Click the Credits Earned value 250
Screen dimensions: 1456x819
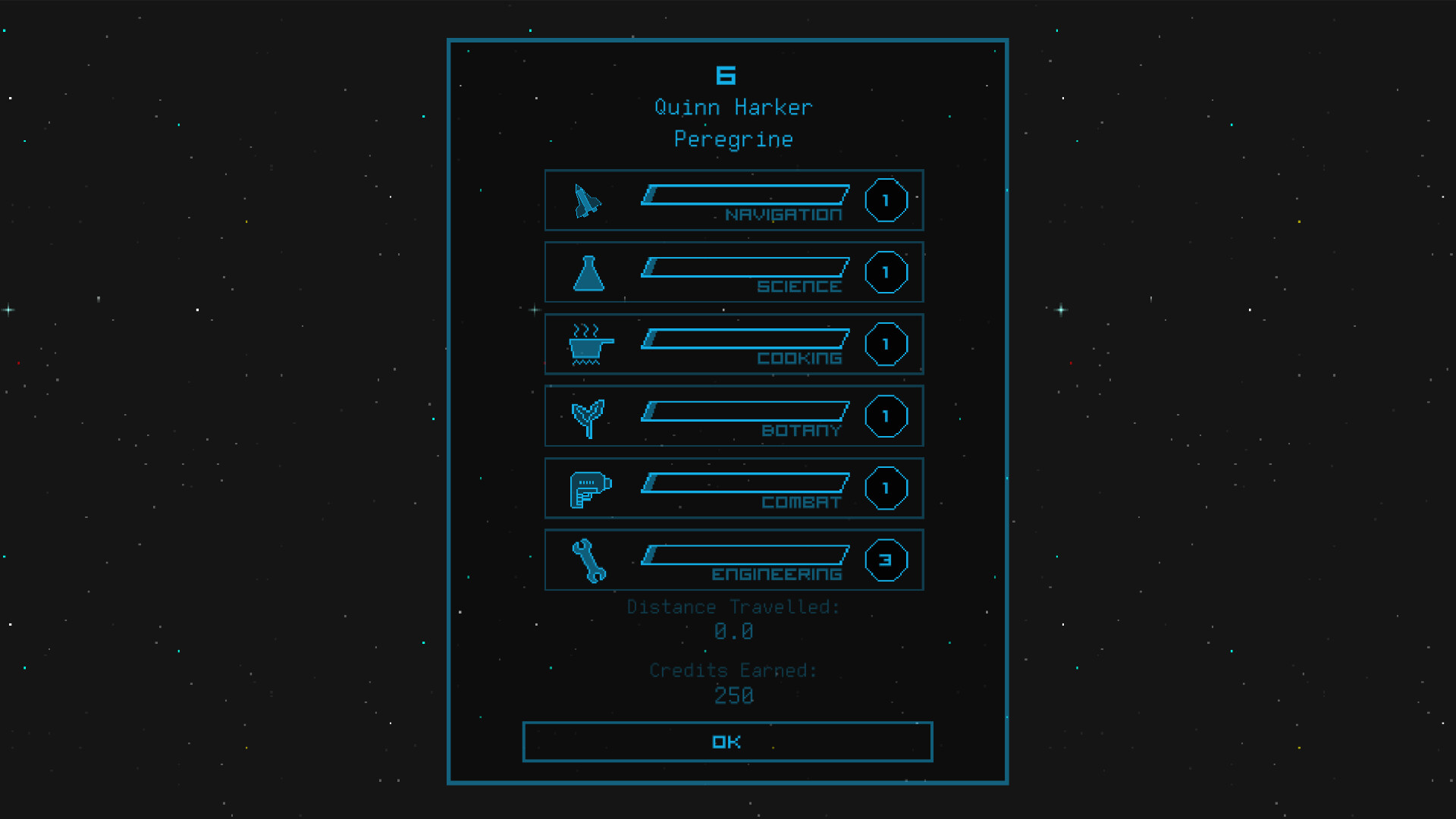733,695
